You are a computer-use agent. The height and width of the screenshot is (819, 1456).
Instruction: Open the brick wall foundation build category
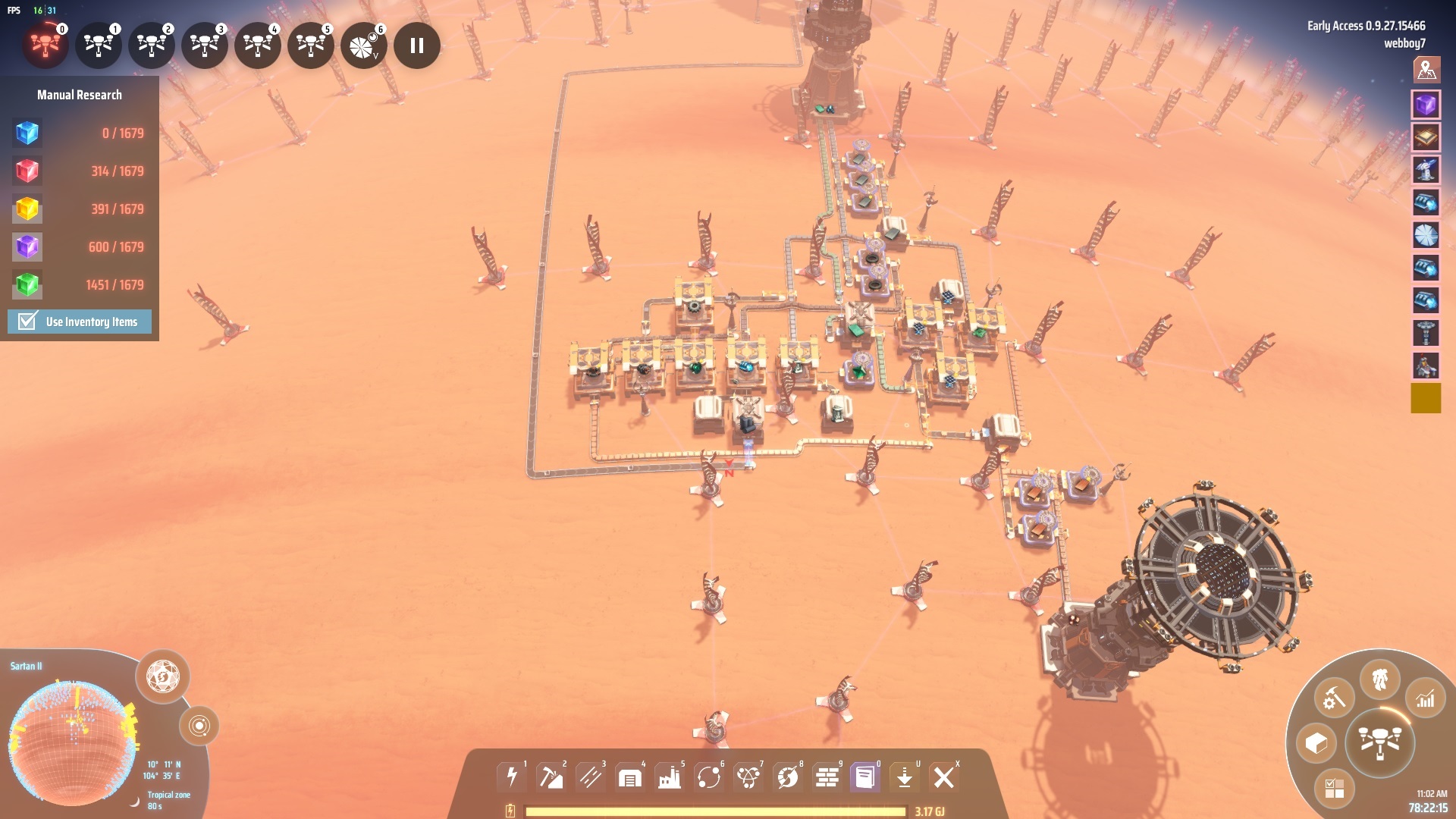tap(827, 777)
